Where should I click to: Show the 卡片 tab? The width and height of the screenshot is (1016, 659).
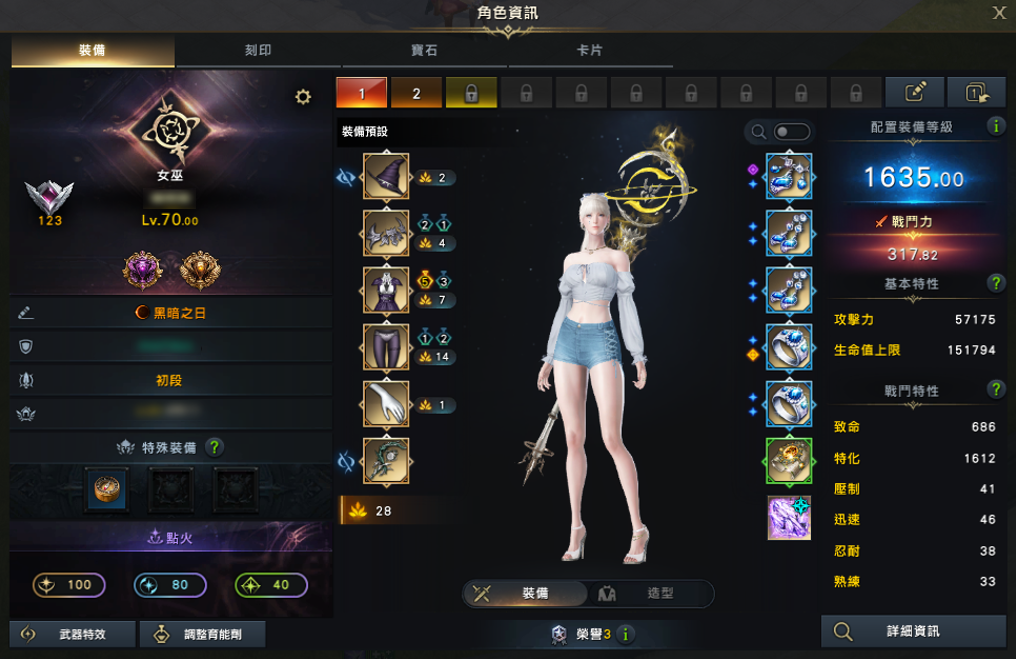tap(589, 51)
